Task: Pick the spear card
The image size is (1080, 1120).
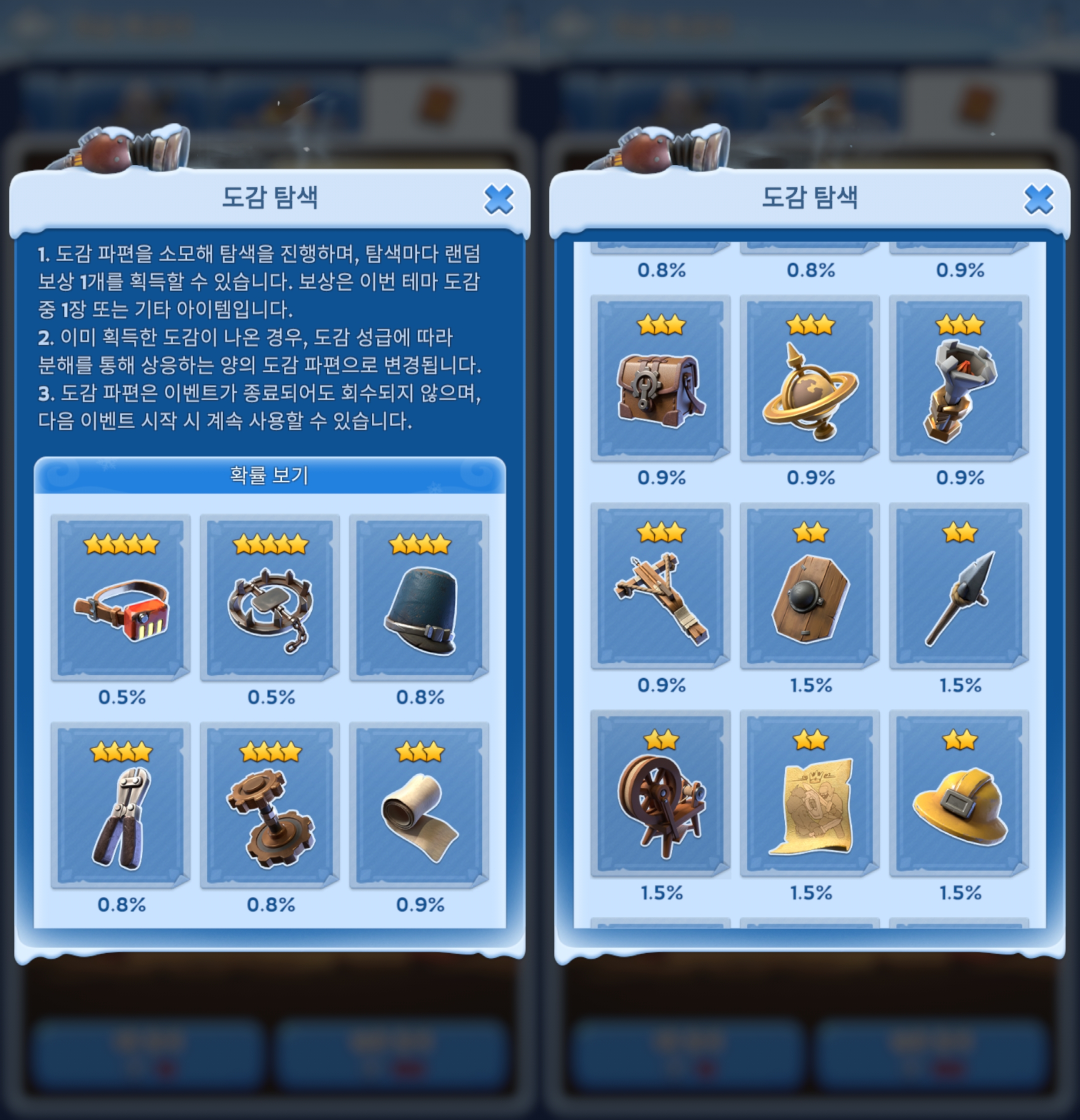Action: (959, 586)
